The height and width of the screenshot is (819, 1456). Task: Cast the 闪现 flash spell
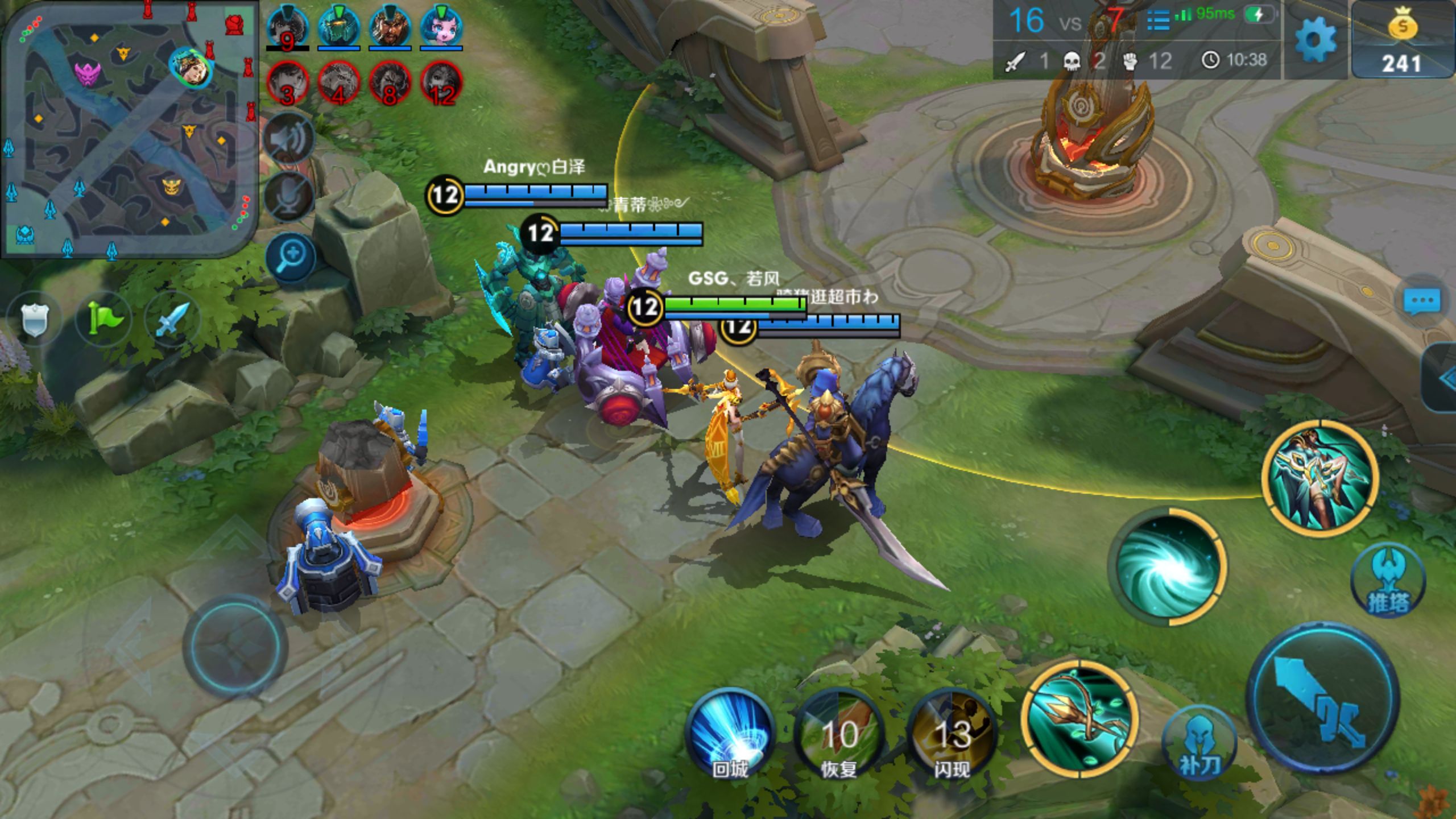[952, 735]
